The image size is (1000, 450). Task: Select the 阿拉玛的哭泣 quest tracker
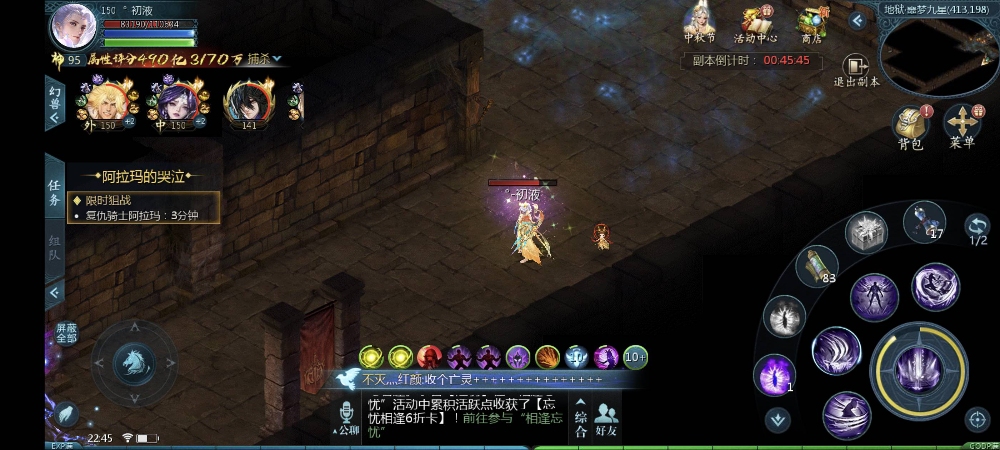(x=145, y=177)
